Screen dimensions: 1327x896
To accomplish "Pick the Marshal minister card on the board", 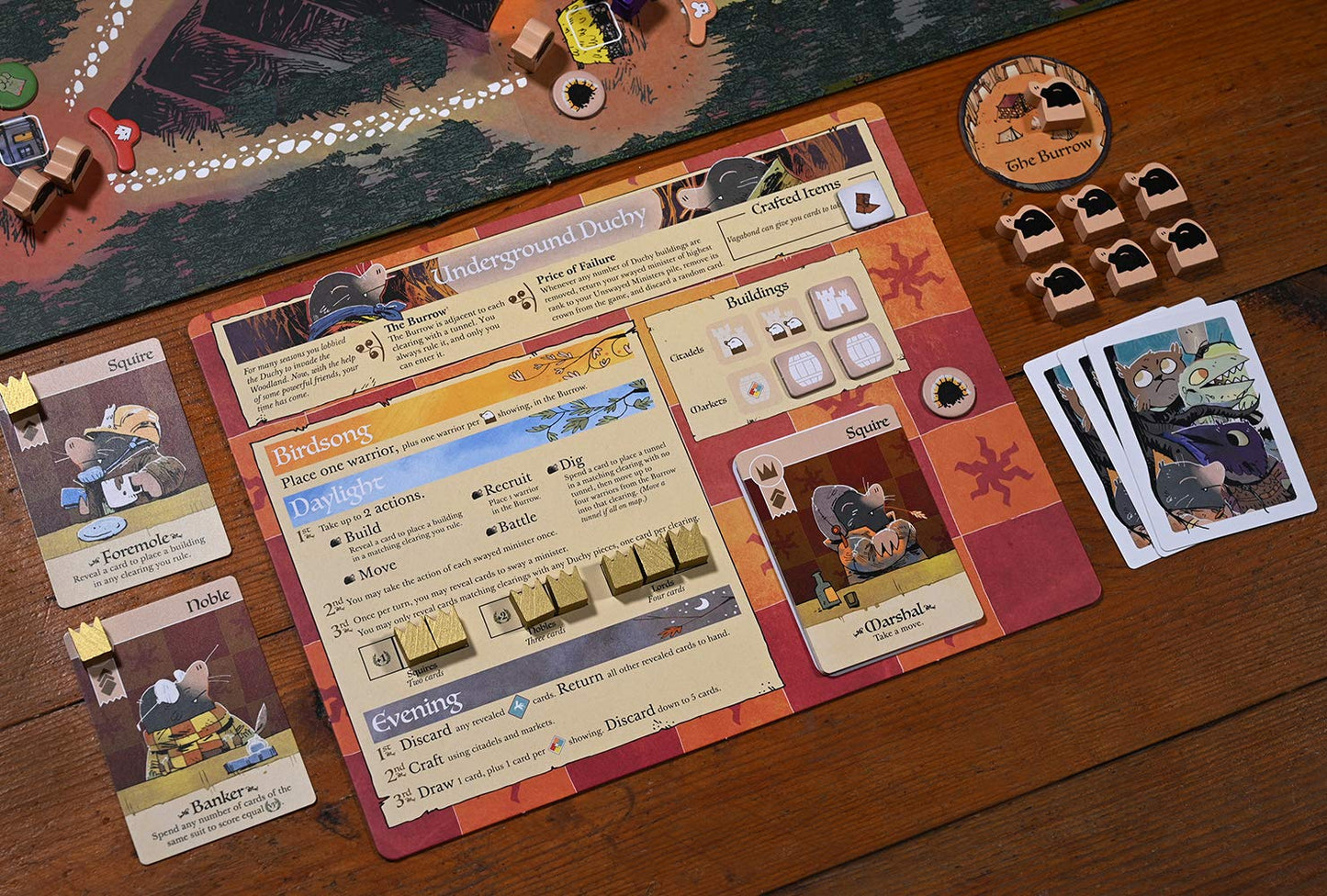I will (x=859, y=542).
